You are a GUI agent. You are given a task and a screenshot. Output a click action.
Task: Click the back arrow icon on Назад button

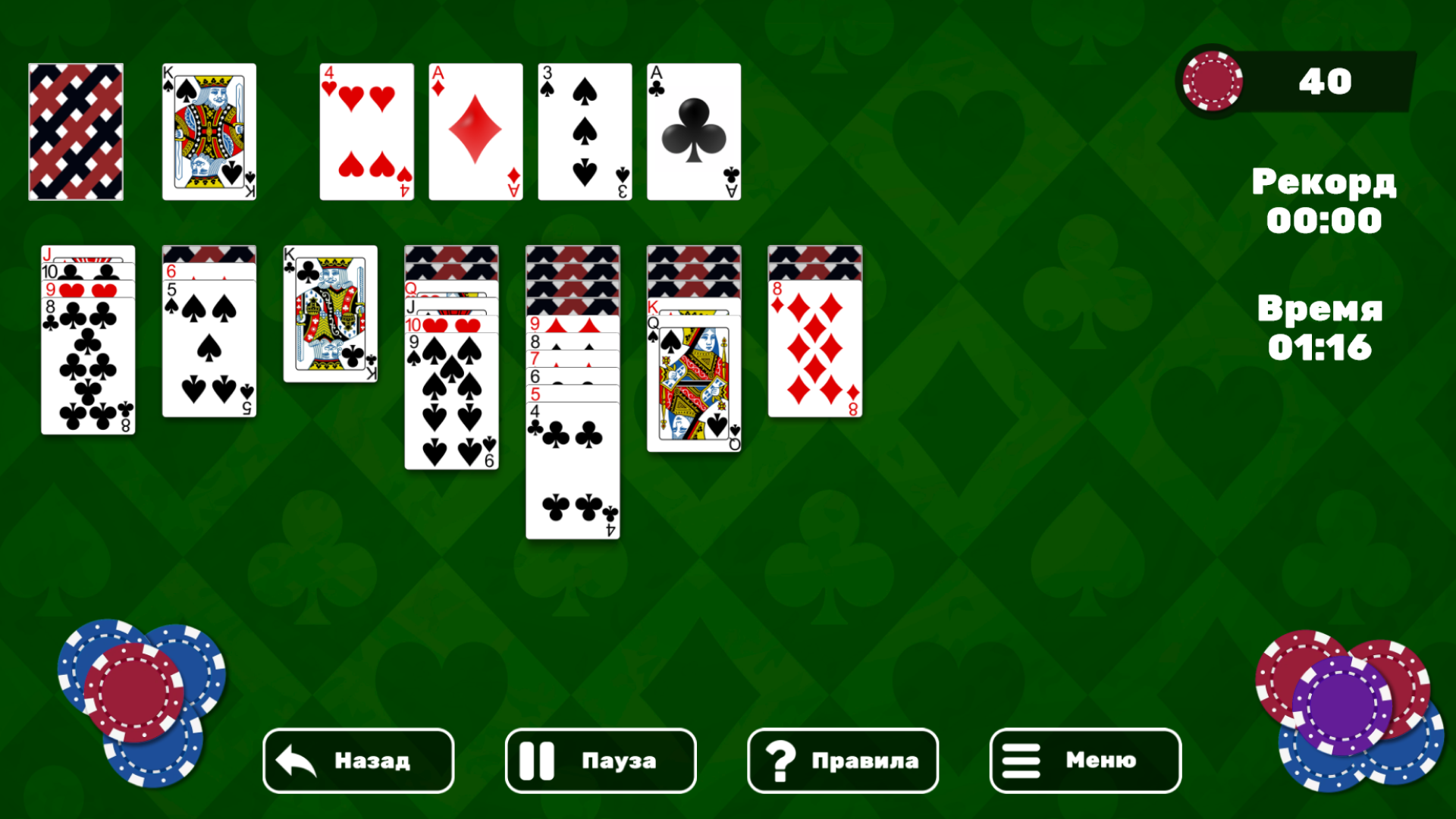click(x=295, y=761)
